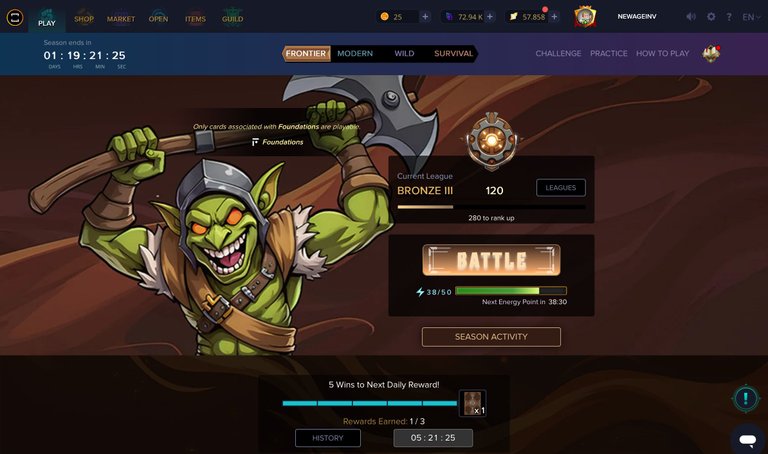Select the Frontier format tab
Screen dimensions: 768x454
[x=306, y=53]
